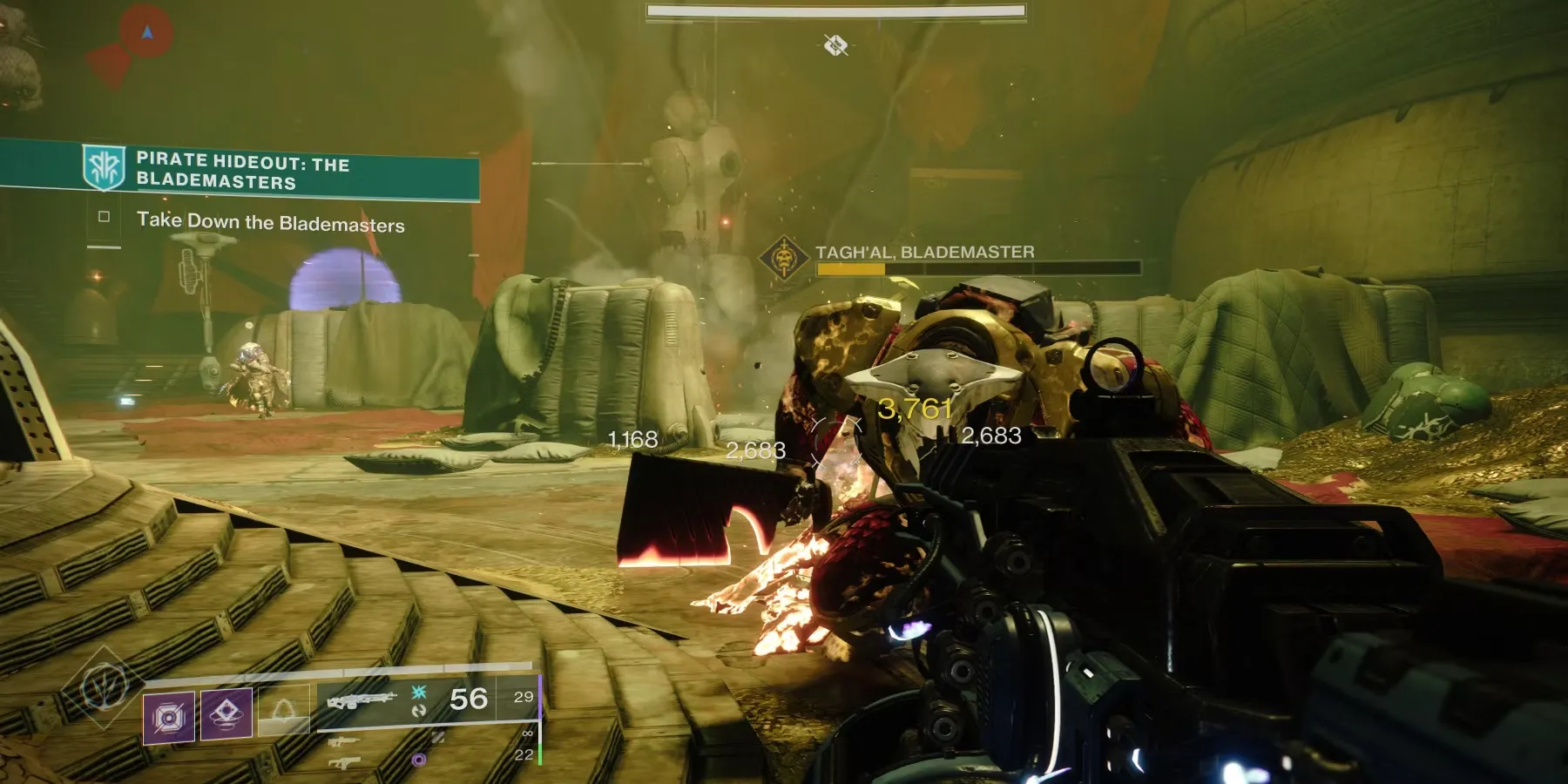Click the Tagh'al, Blademaster boss emblem icon
This screenshot has height=784, width=1568.
(x=783, y=258)
